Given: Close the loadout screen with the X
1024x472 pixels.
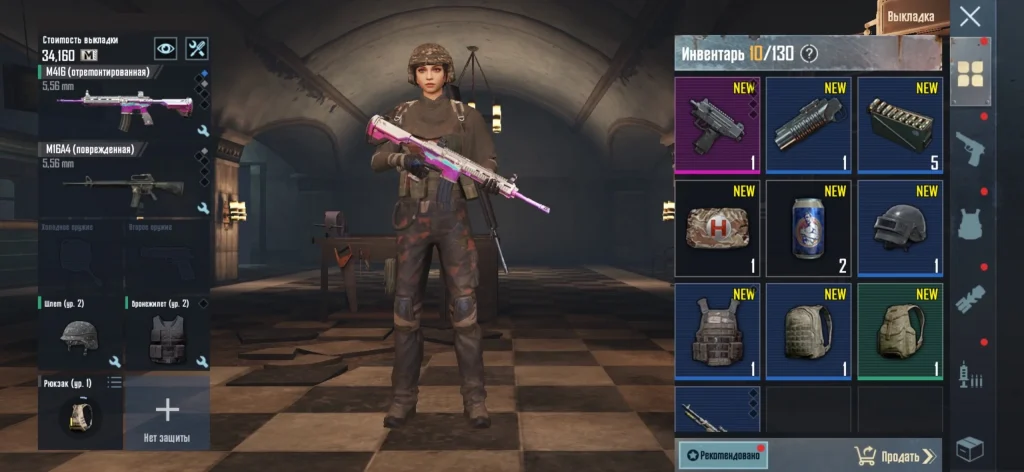Looking at the screenshot, I should pyautogui.click(x=969, y=17).
